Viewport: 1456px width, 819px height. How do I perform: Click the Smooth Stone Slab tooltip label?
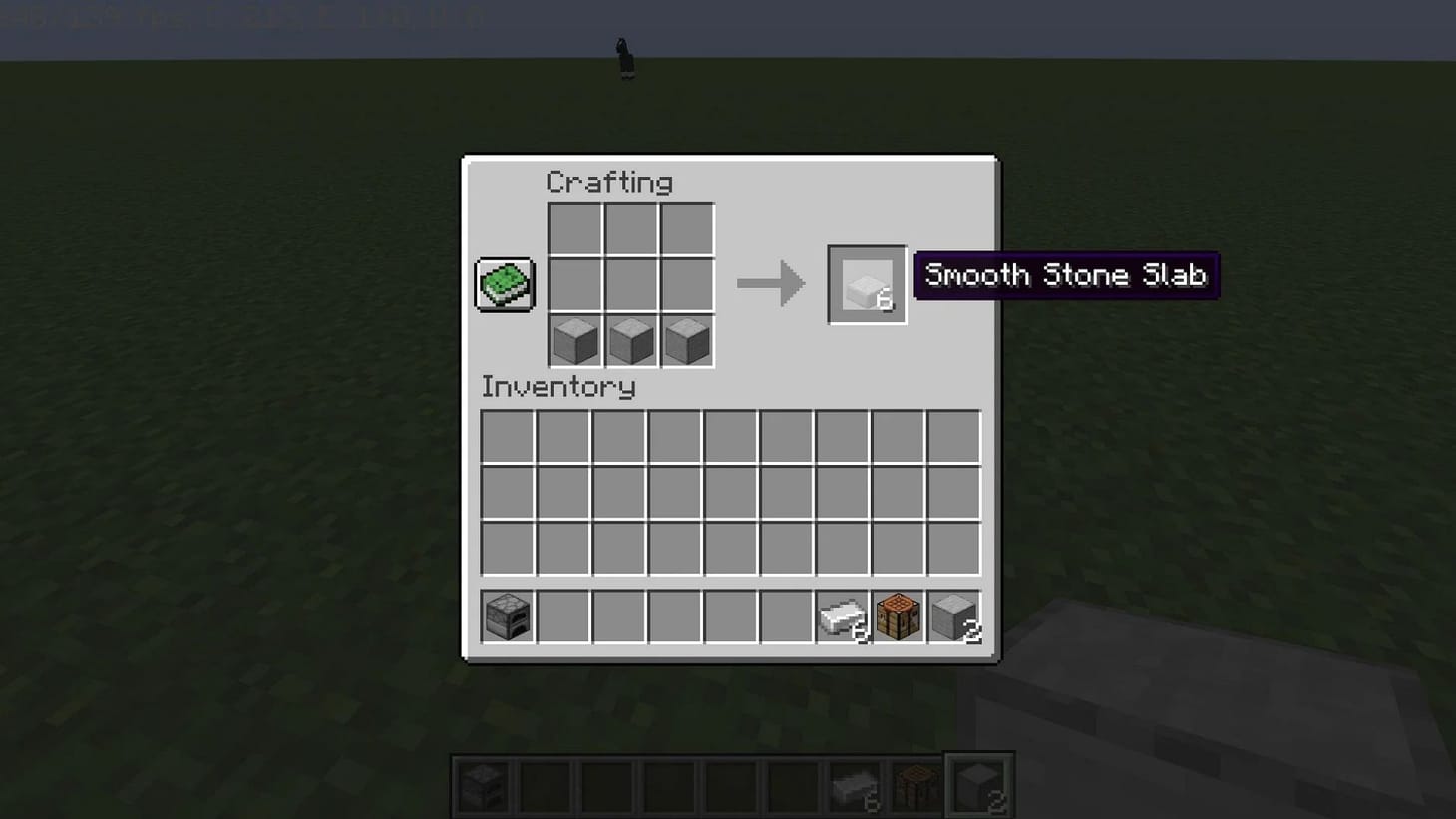[1065, 275]
